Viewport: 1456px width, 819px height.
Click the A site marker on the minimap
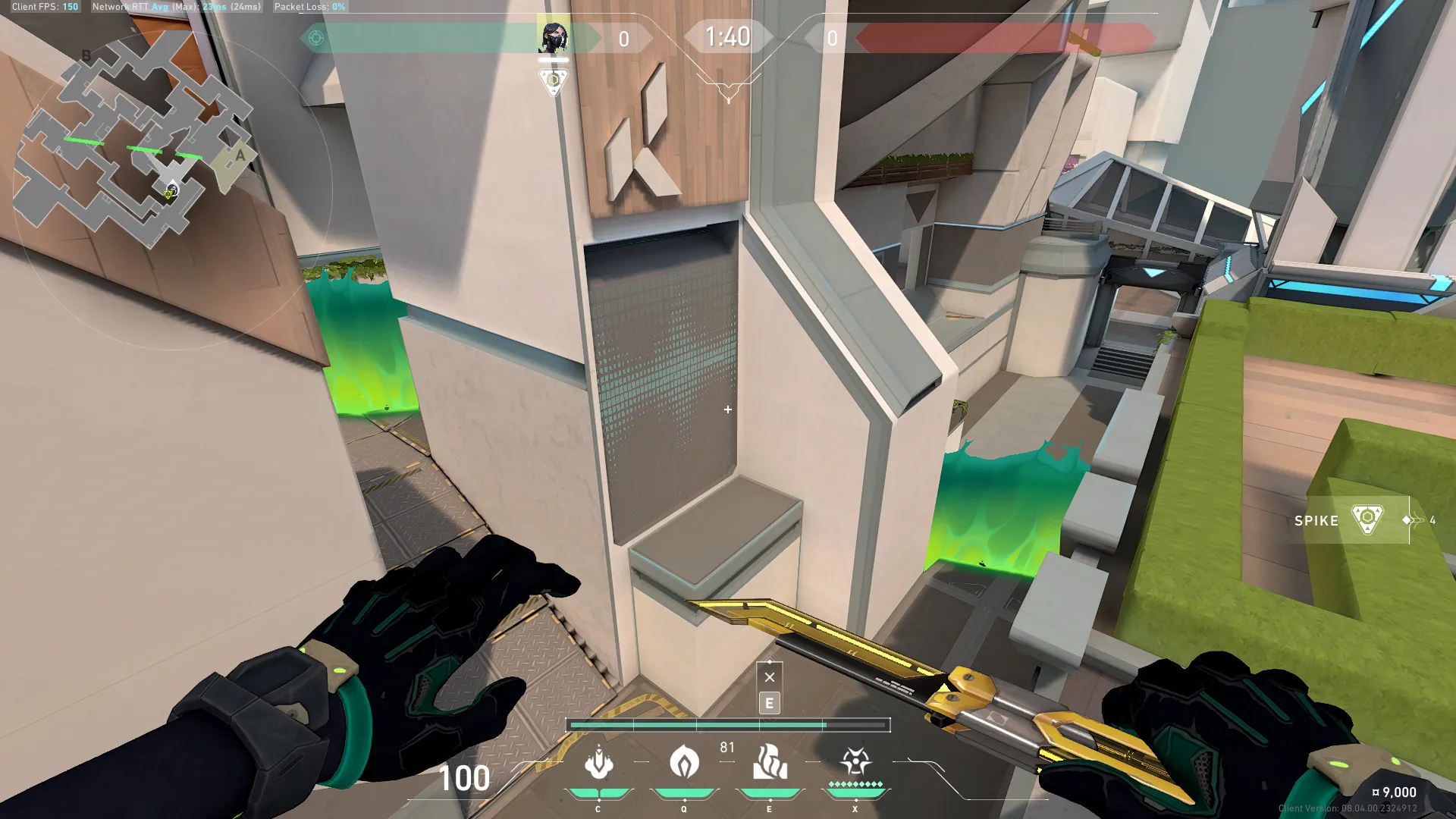(x=240, y=155)
